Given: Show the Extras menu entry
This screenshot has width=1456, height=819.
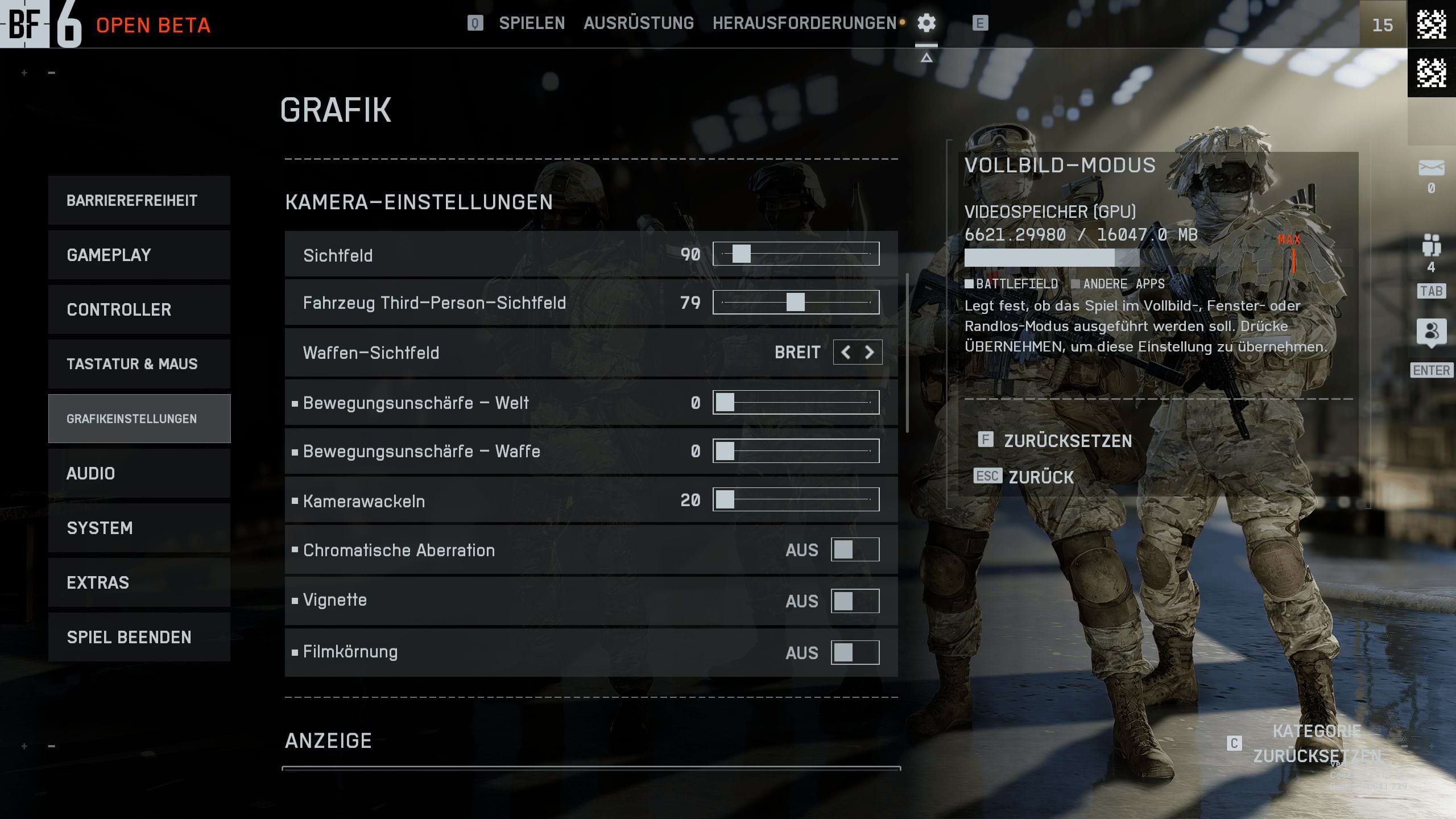Looking at the screenshot, I should click(139, 582).
